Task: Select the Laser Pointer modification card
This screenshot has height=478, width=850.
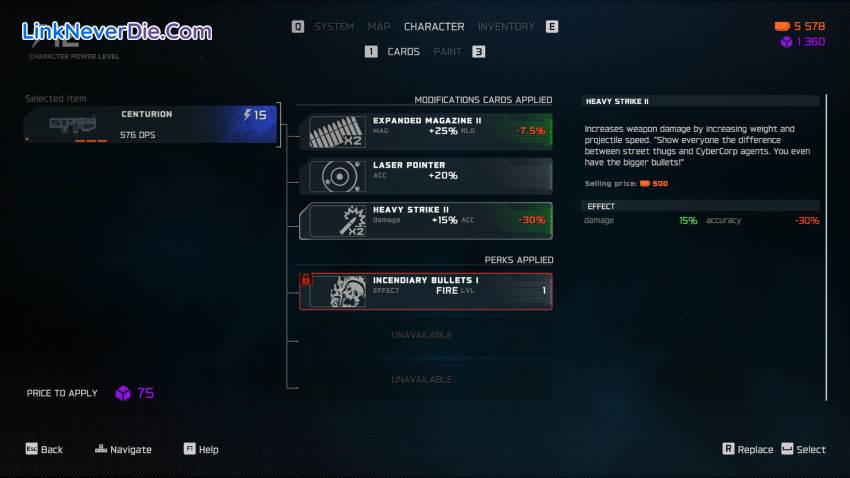Action: pos(427,176)
